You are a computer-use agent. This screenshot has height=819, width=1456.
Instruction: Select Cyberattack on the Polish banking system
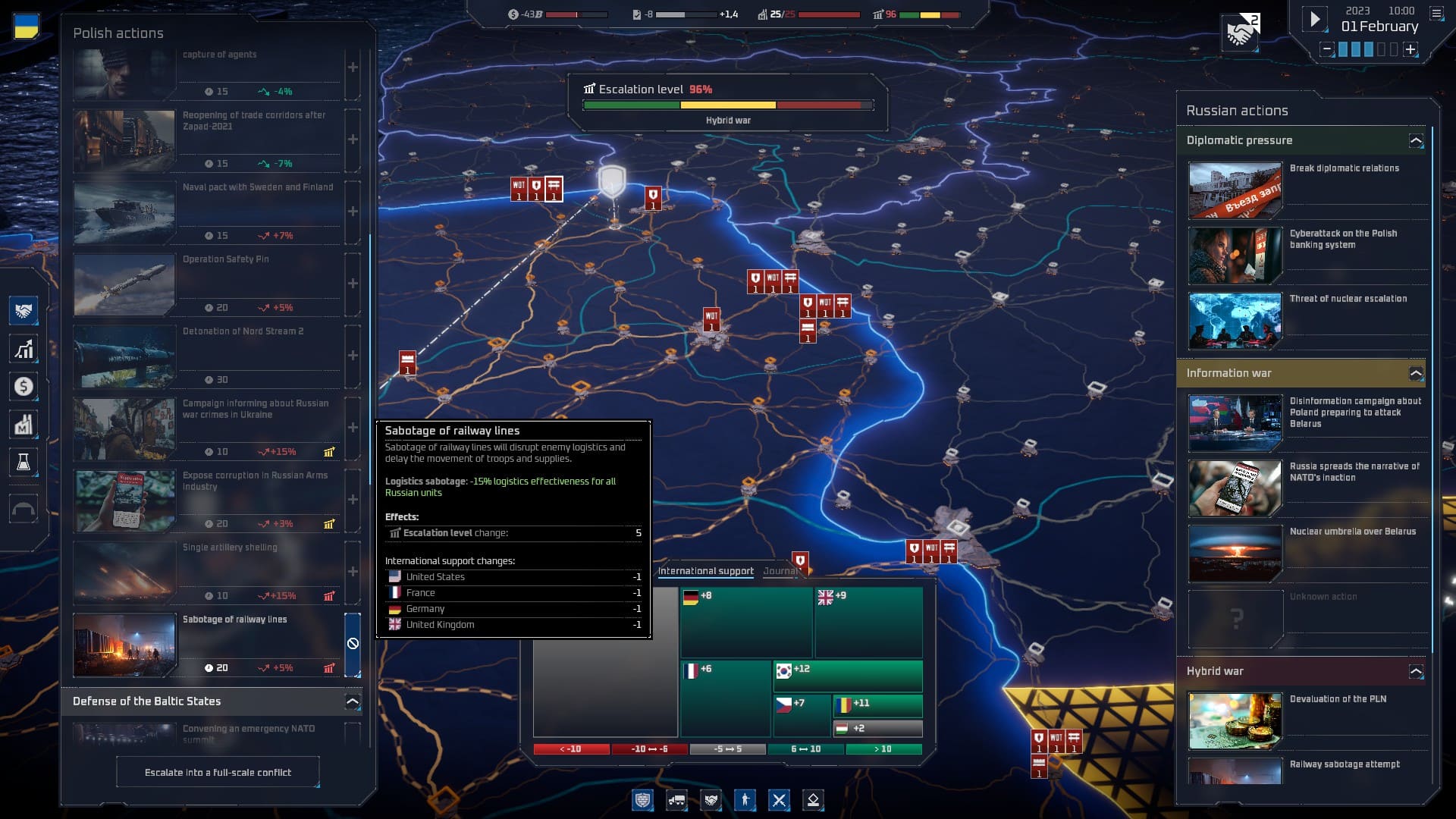(x=1307, y=253)
